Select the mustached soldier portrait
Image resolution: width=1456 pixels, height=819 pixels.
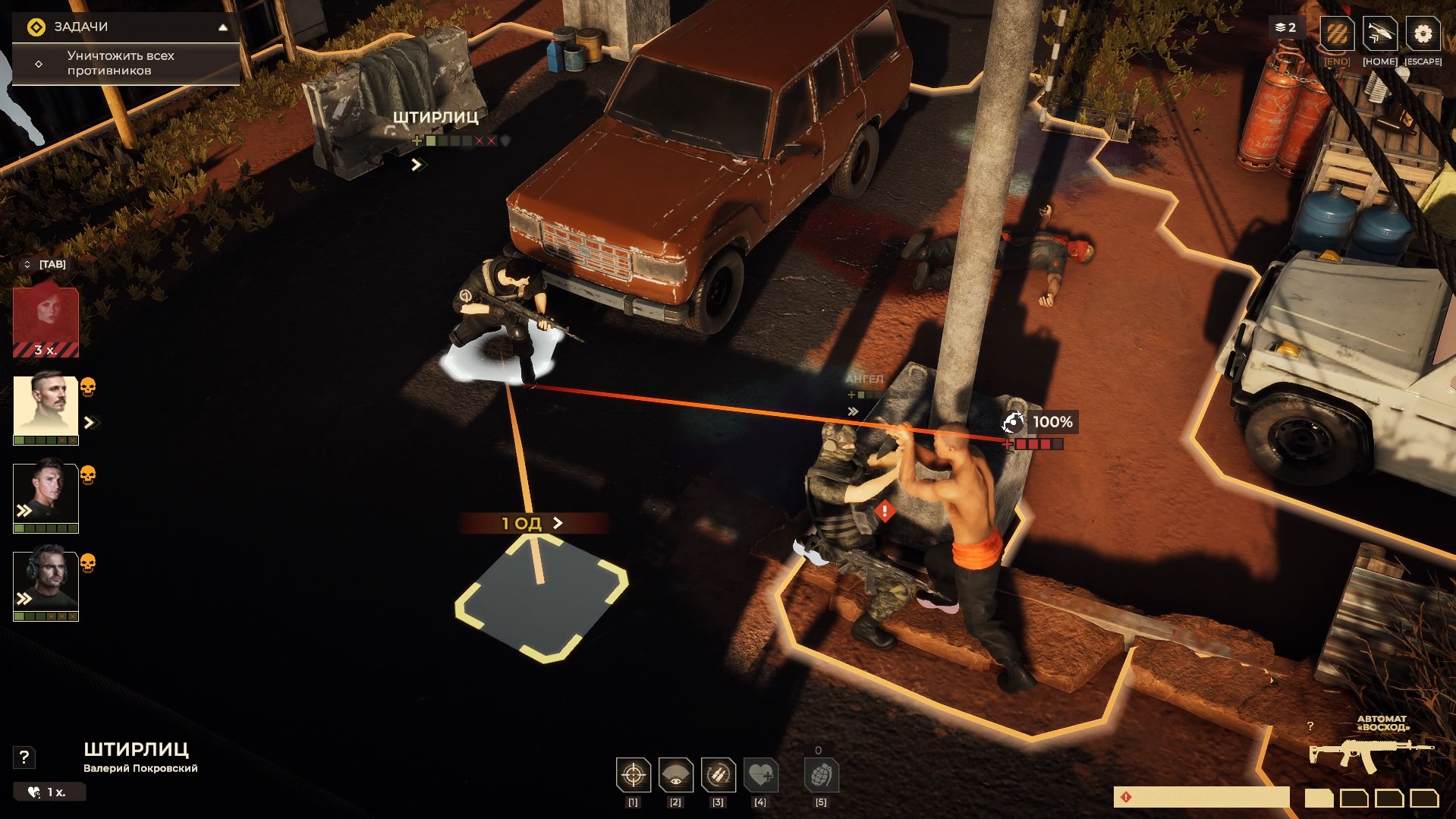[x=46, y=408]
